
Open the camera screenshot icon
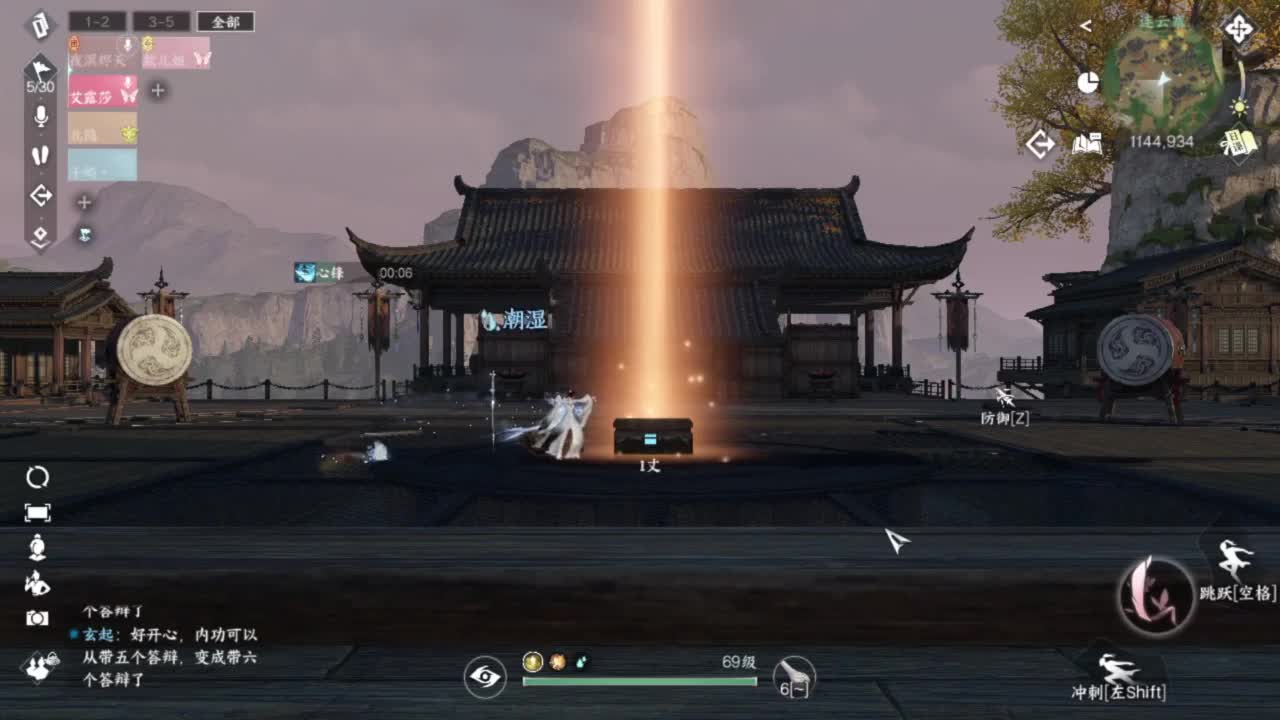[37, 618]
